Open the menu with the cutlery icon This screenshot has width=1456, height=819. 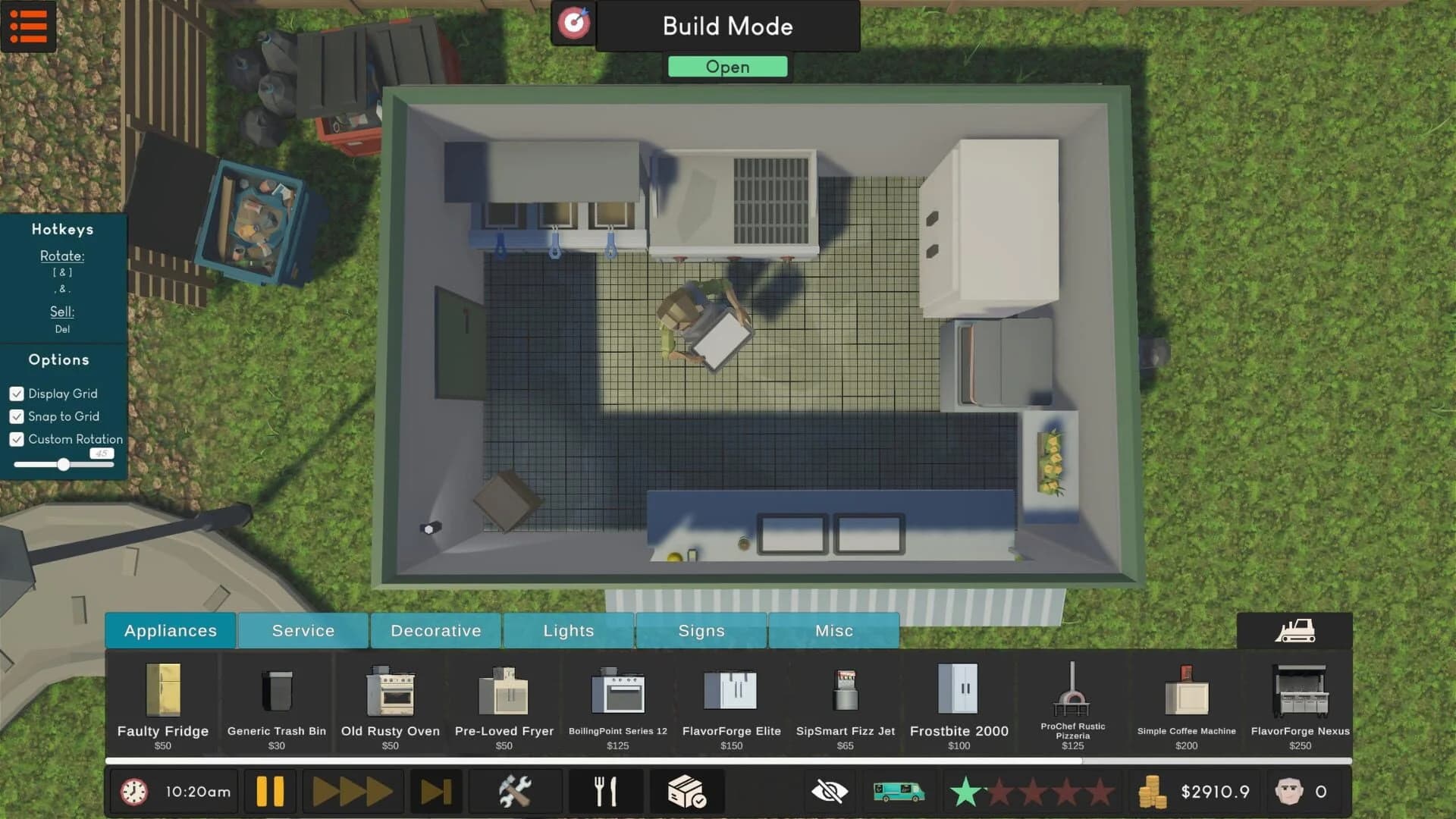point(604,791)
